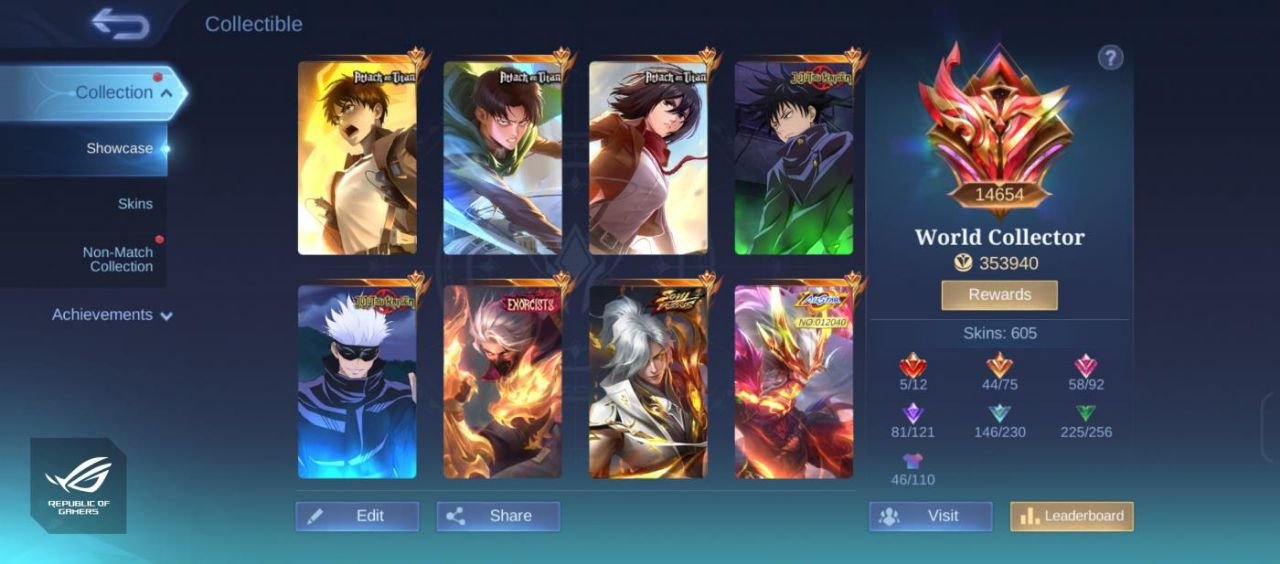Open the Leaderboard
Viewport: 1280px width, 564px height.
pyautogui.click(x=1071, y=516)
